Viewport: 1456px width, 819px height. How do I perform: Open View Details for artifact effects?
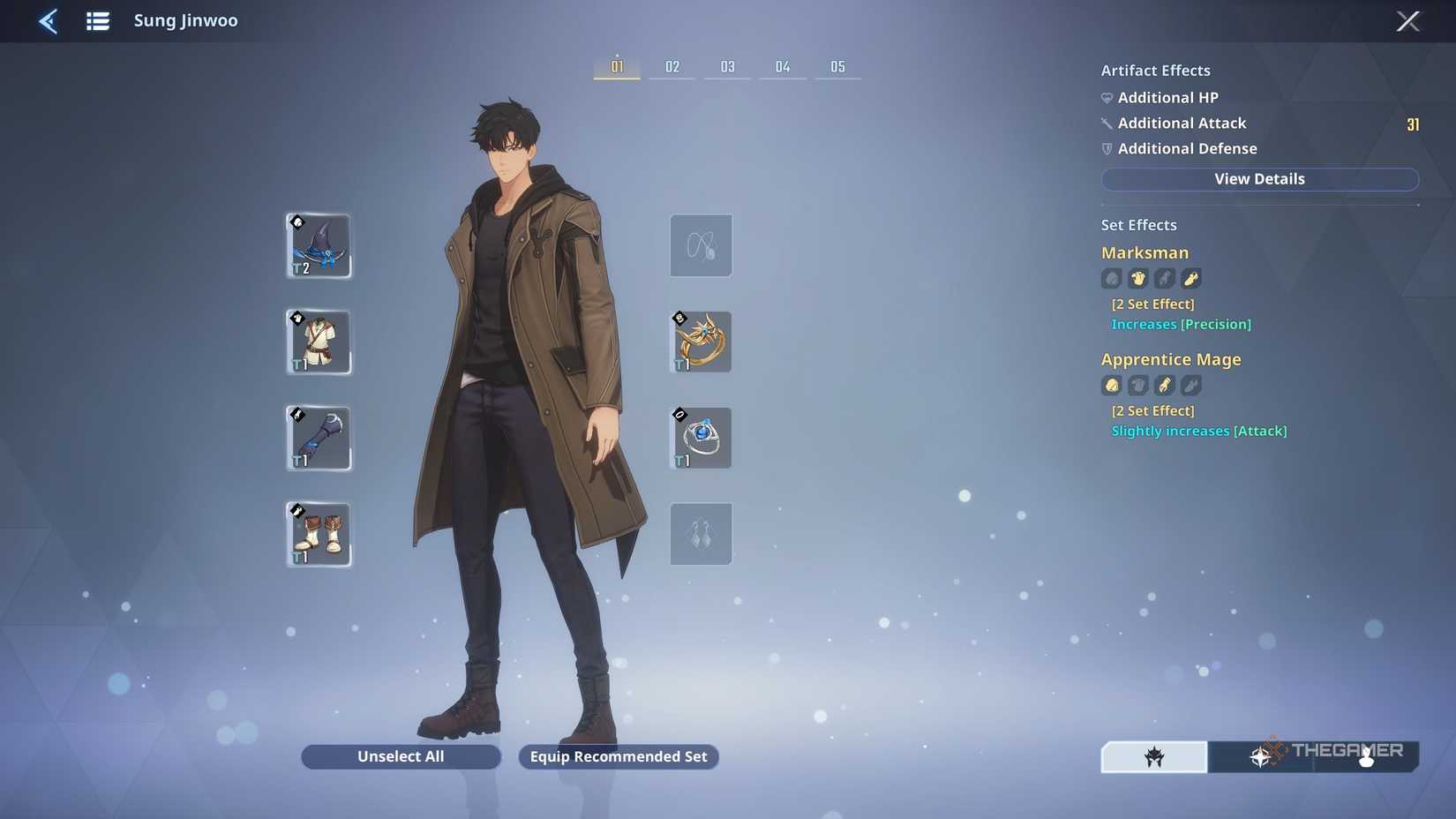coord(1259,179)
